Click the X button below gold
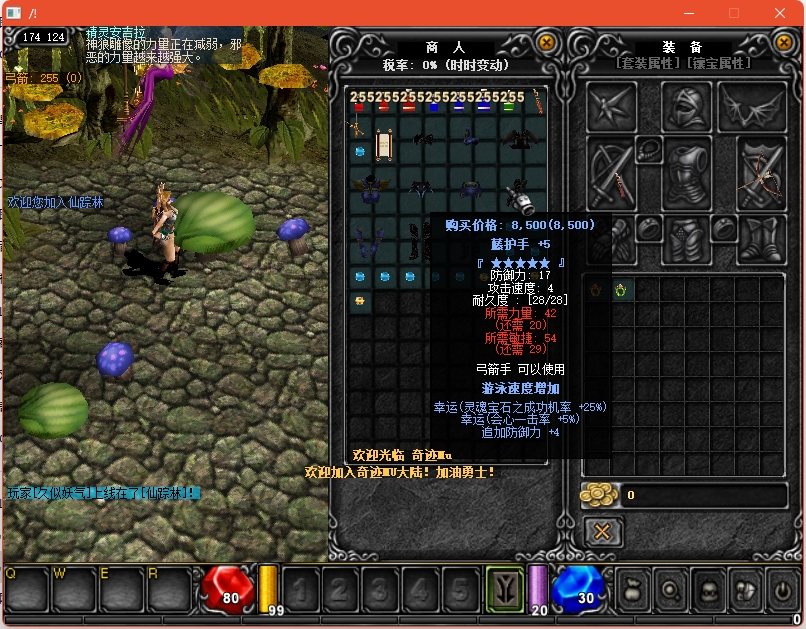This screenshot has height=629, width=806. (602, 531)
